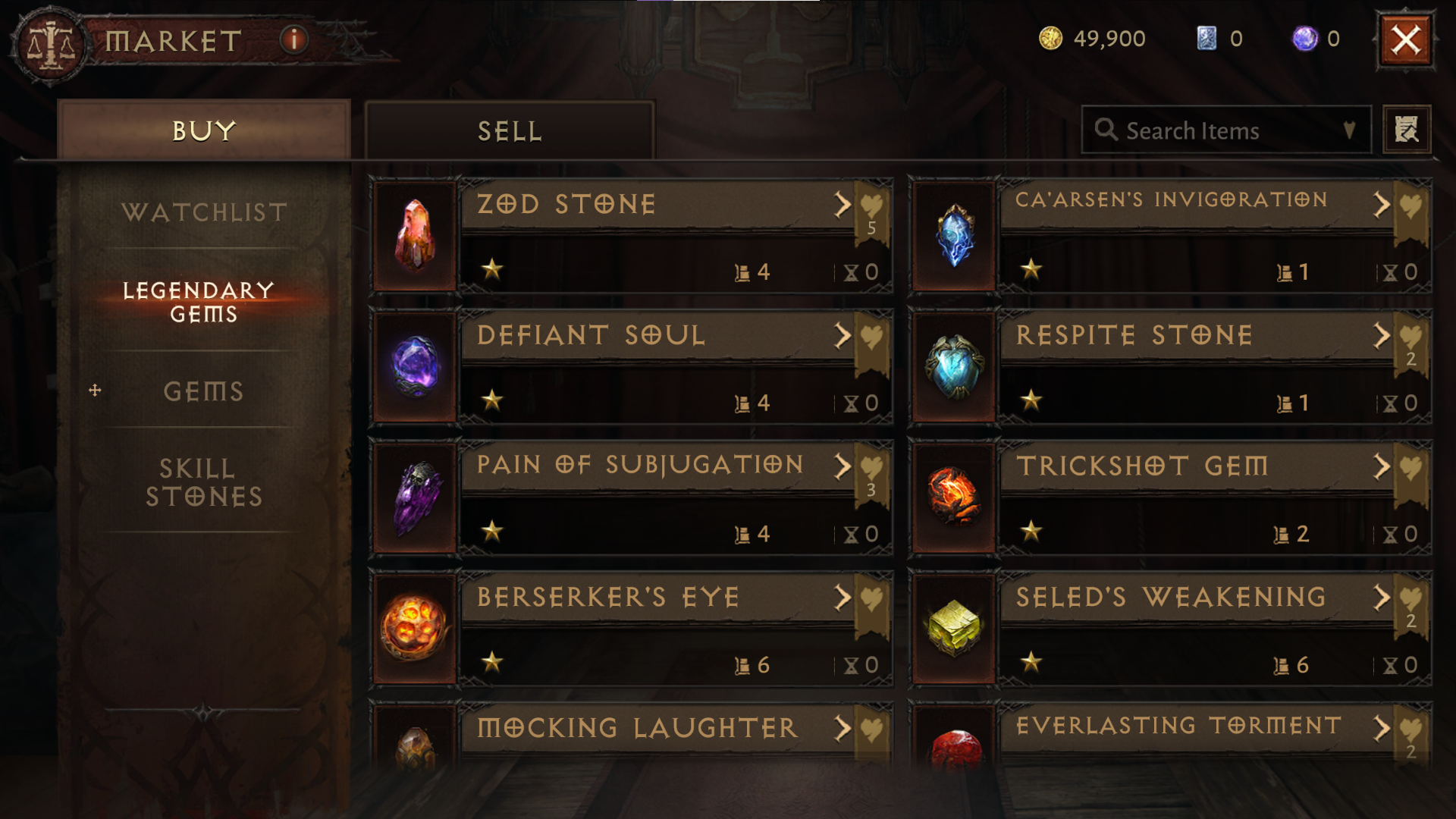This screenshot has width=1456, height=819.
Task: Click the Zod Stone gem thumbnail
Action: (414, 237)
